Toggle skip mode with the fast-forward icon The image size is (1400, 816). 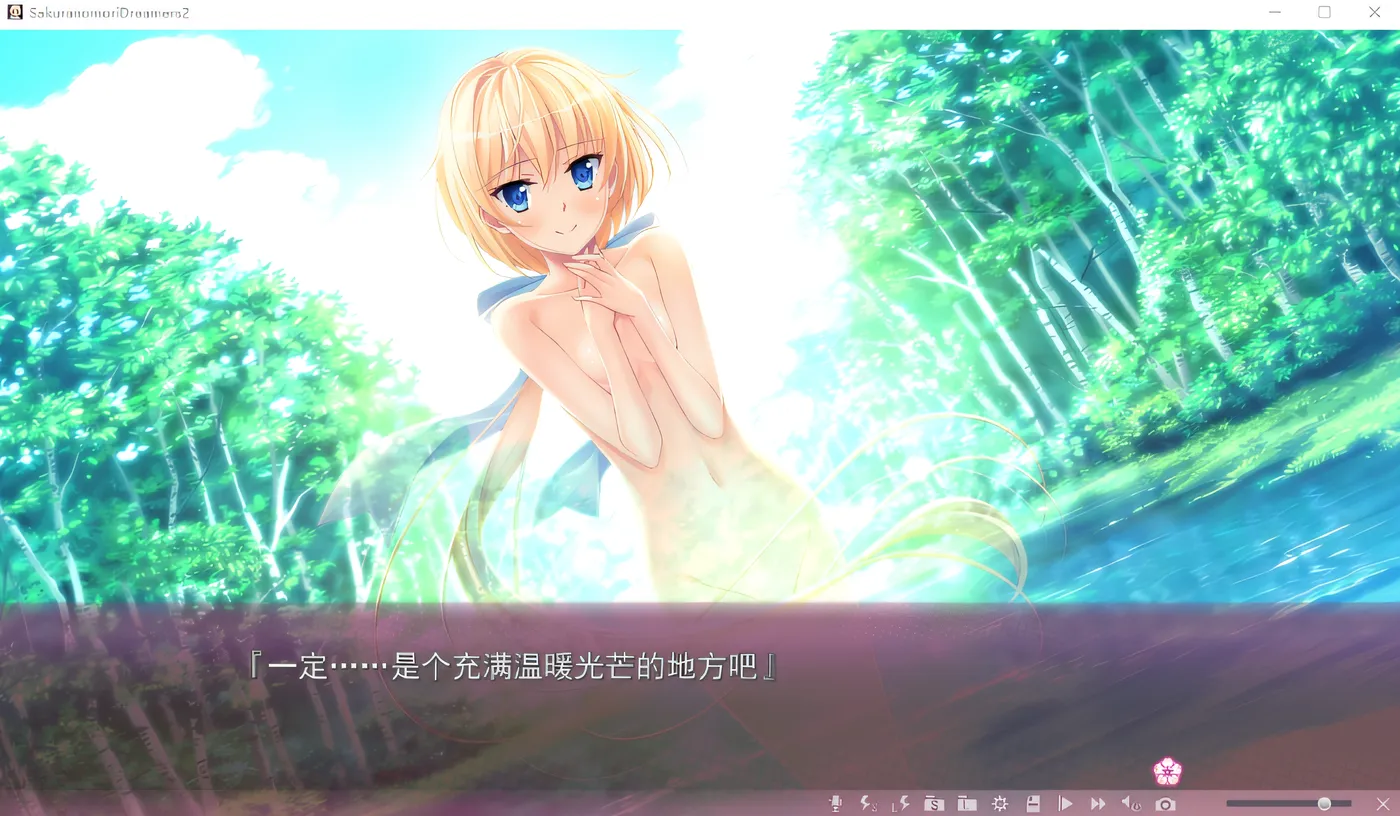point(1098,803)
